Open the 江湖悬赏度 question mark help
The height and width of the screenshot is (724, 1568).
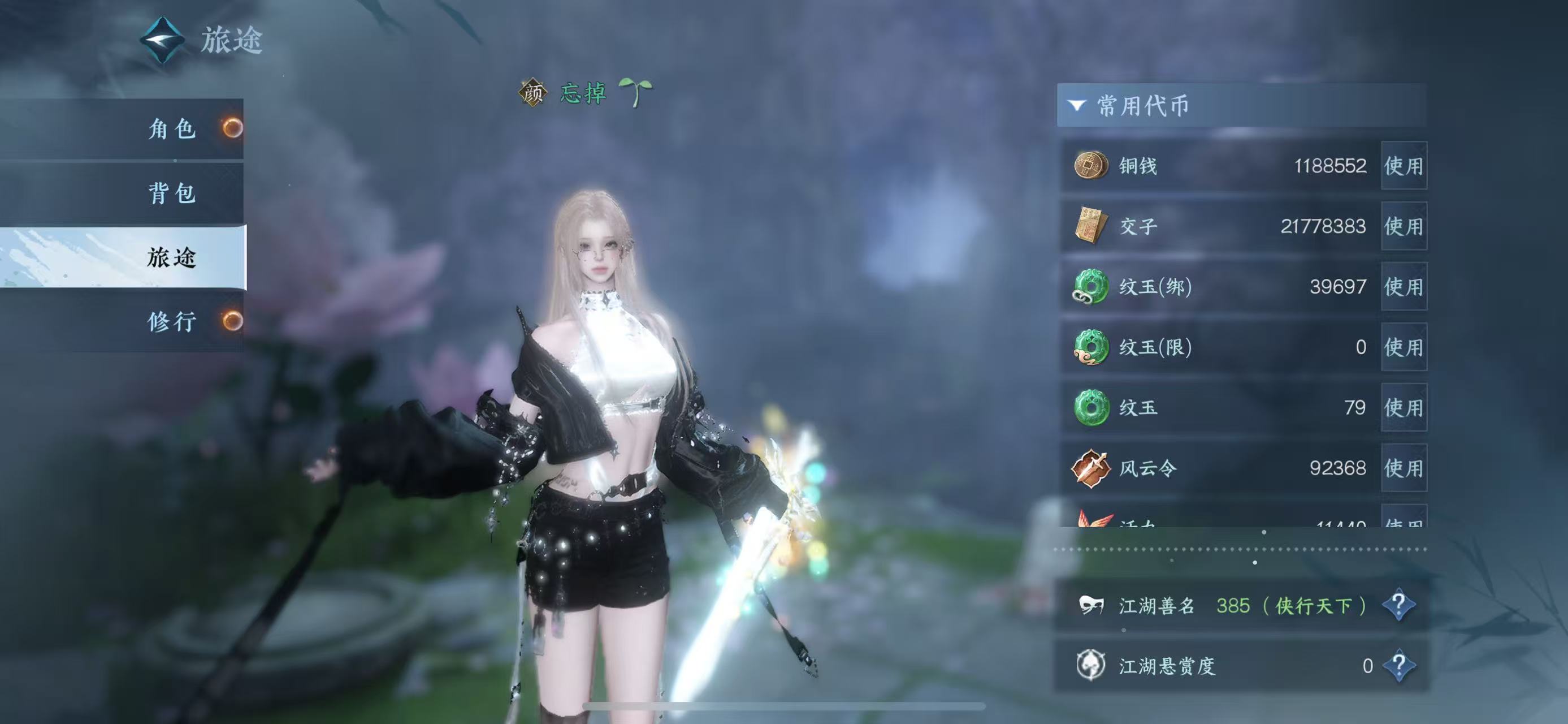[x=1398, y=665]
